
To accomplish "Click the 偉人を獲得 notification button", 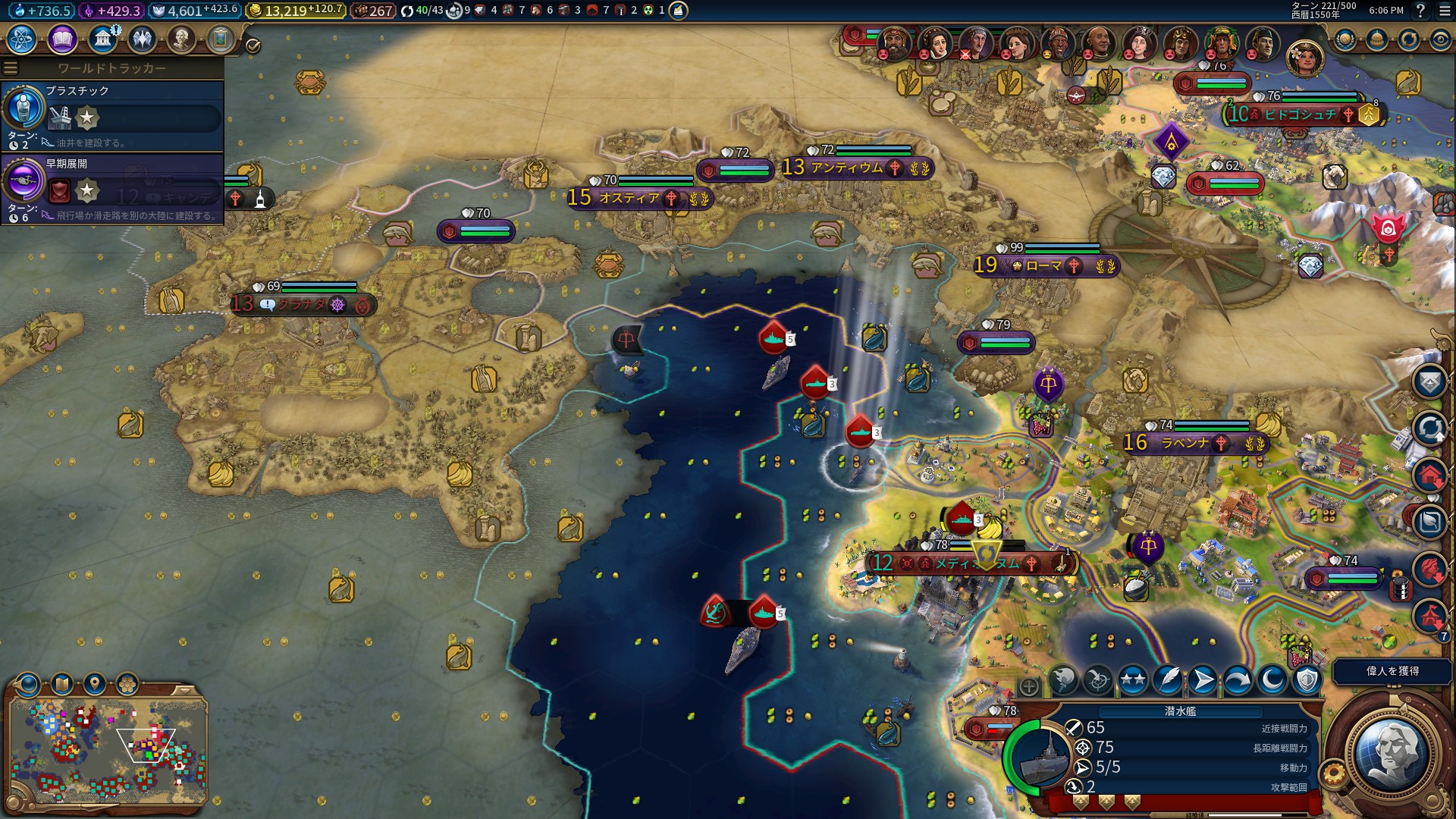I will 1392,671.
